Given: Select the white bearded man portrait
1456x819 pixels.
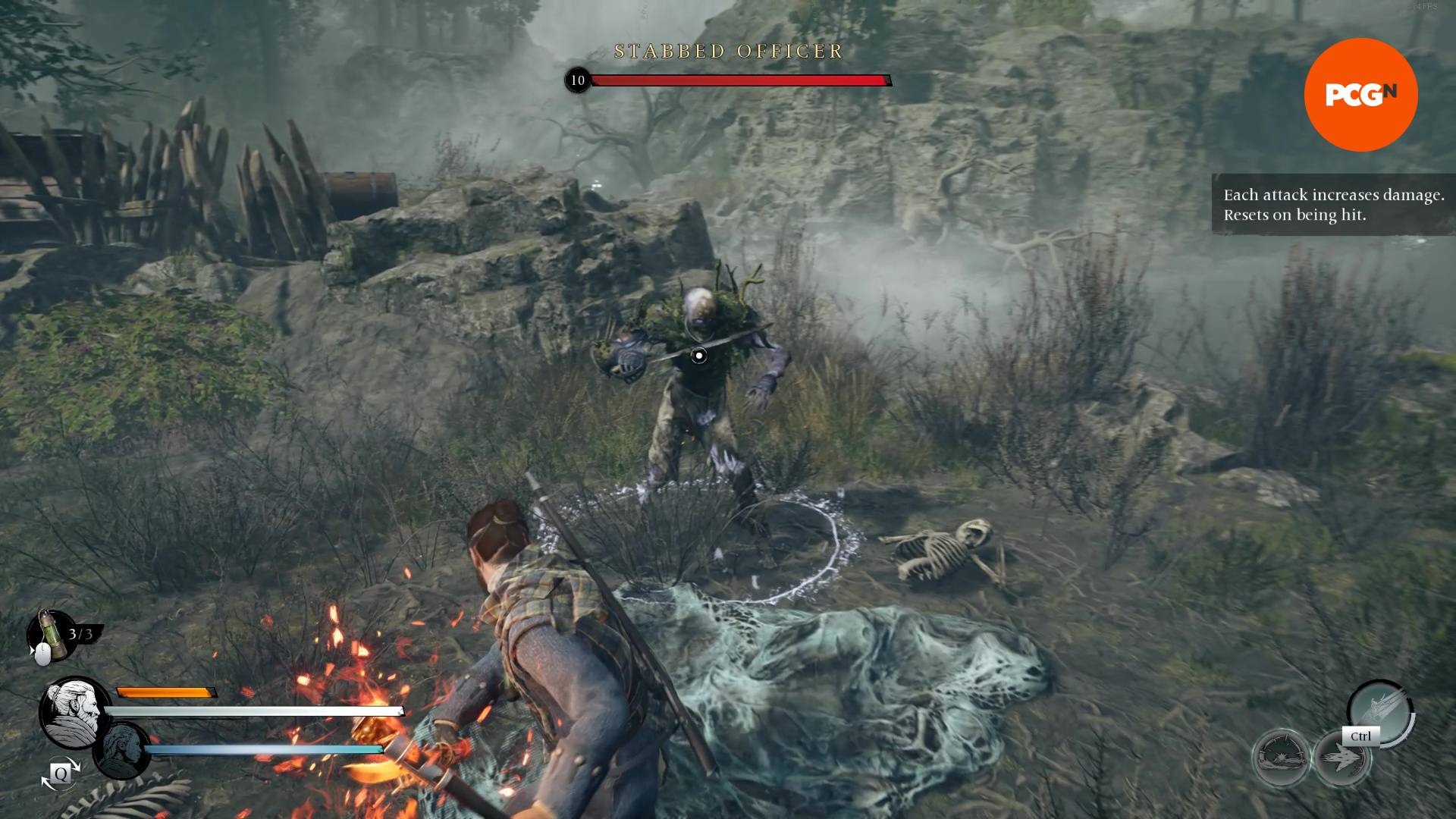Looking at the screenshot, I should click(75, 712).
